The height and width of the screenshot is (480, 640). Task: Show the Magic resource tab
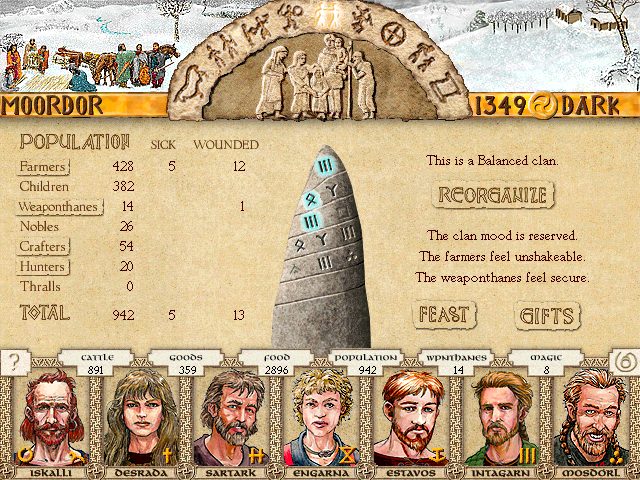547,363
